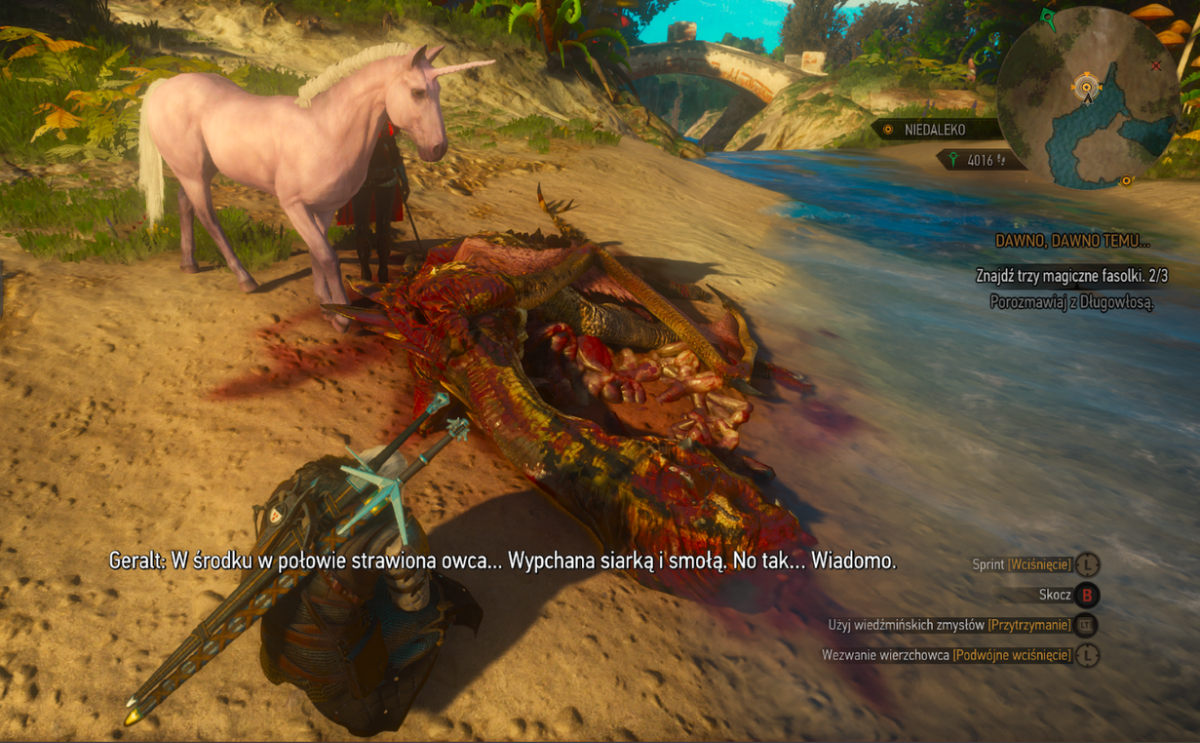Select objective "Porozmawiaj z Długowłosą"

click(1071, 301)
